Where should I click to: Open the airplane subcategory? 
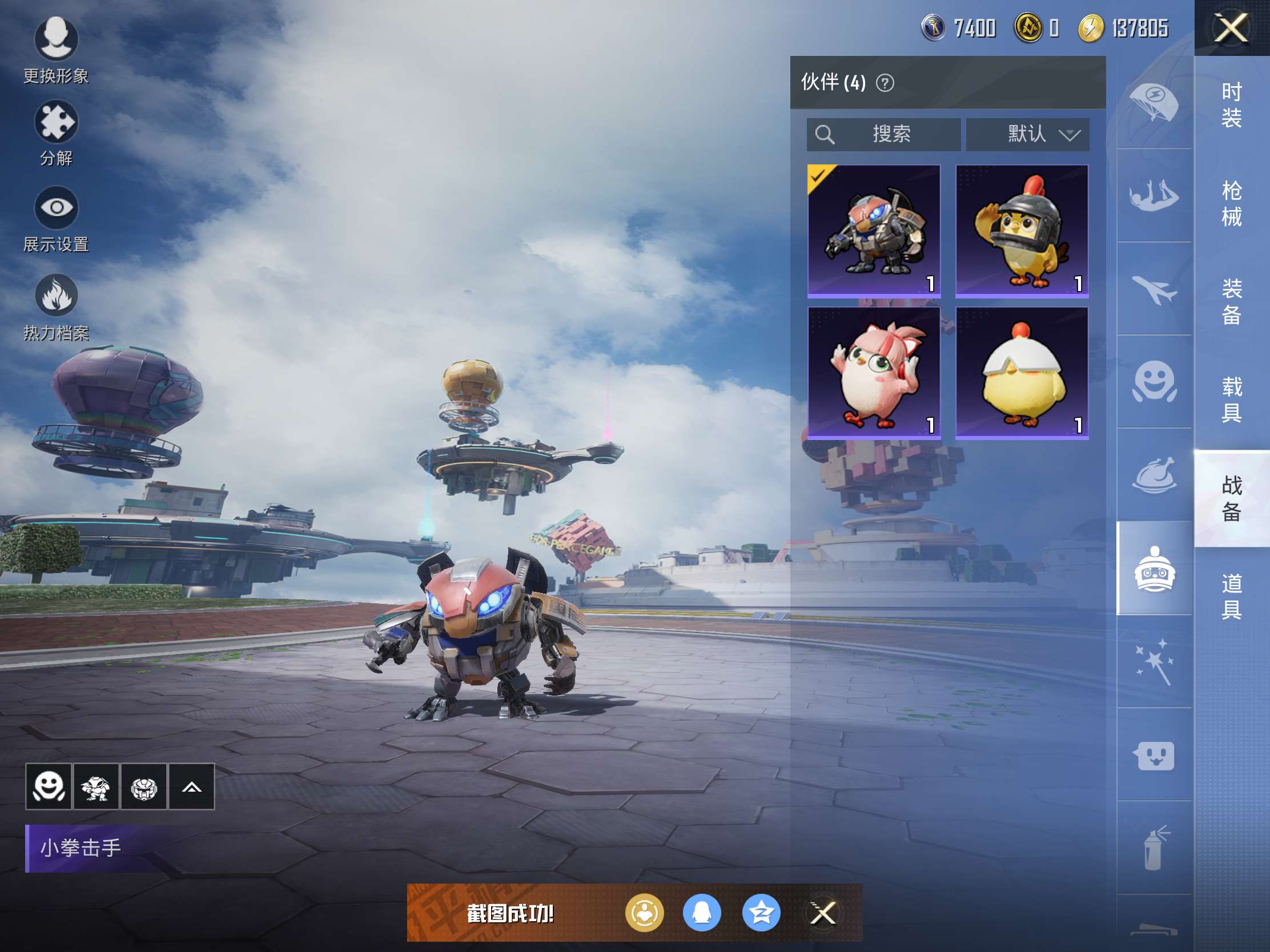tap(1154, 289)
